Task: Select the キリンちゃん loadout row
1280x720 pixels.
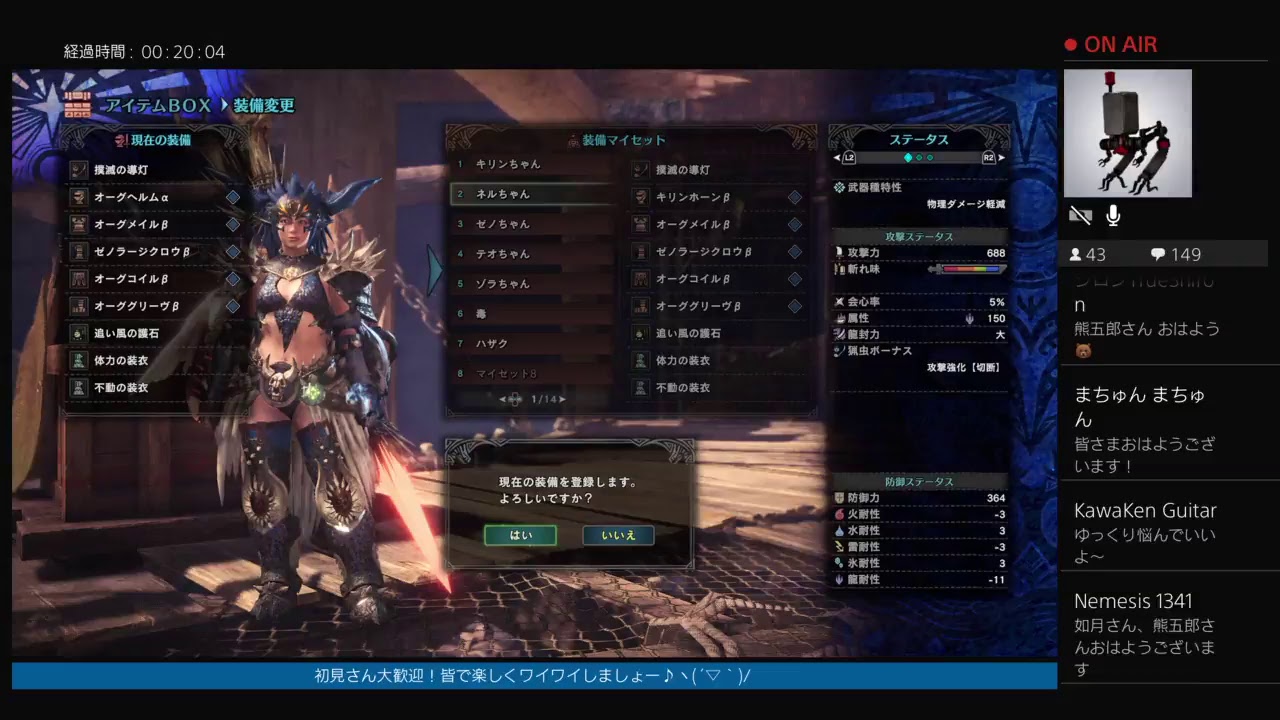Action: (x=530, y=164)
